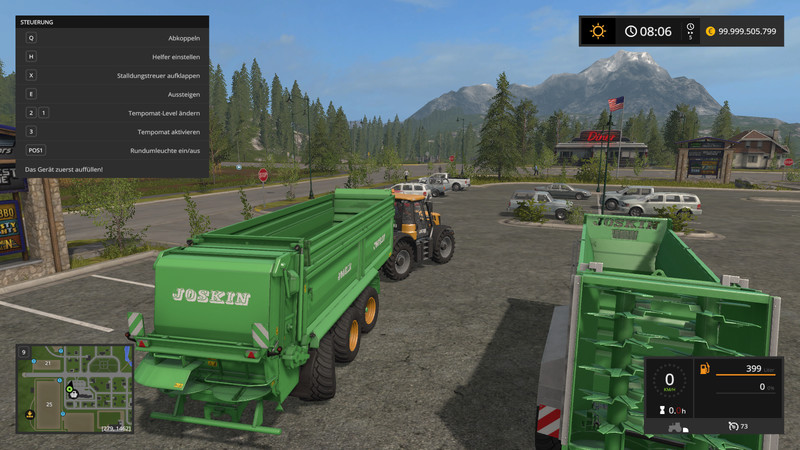The height and width of the screenshot is (450, 800).
Task: Click the orange fuel pump icon
Action: pos(704,368)
